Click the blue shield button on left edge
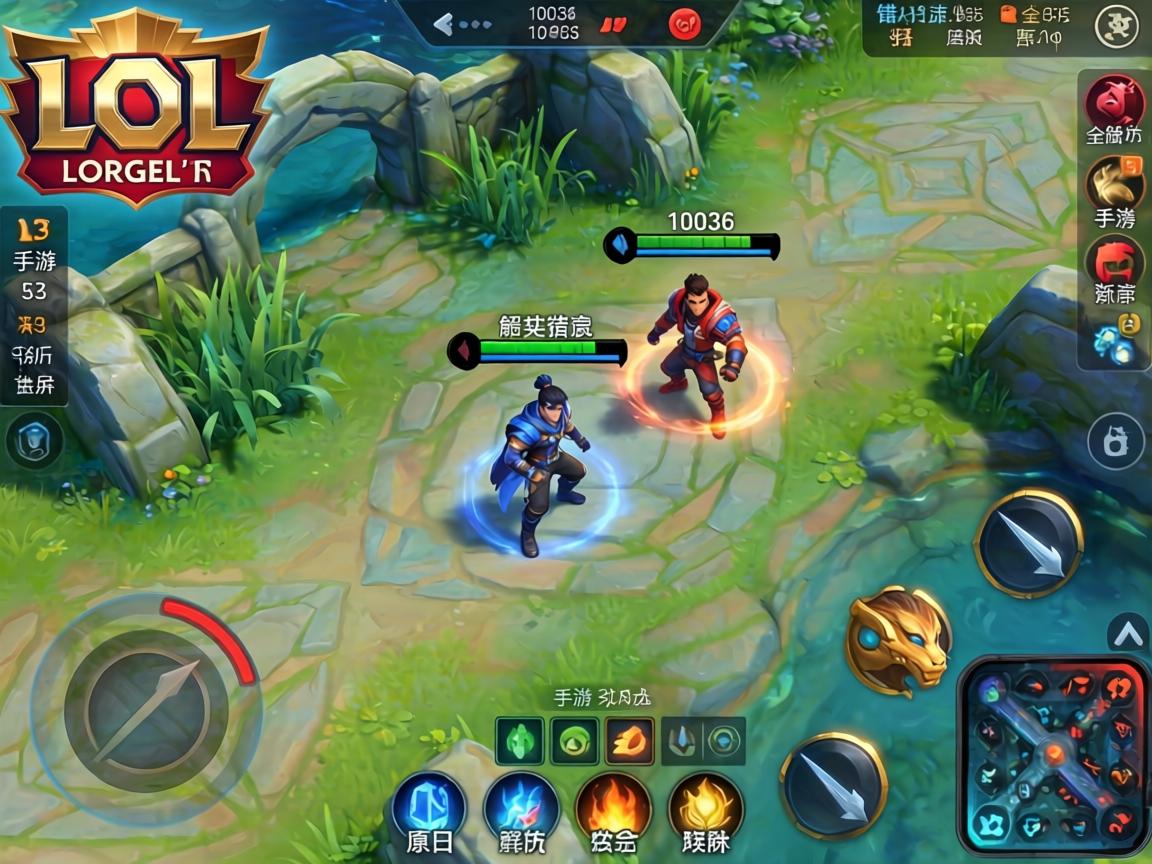This screenshot has height=864, width=1152. coord(34,441)
